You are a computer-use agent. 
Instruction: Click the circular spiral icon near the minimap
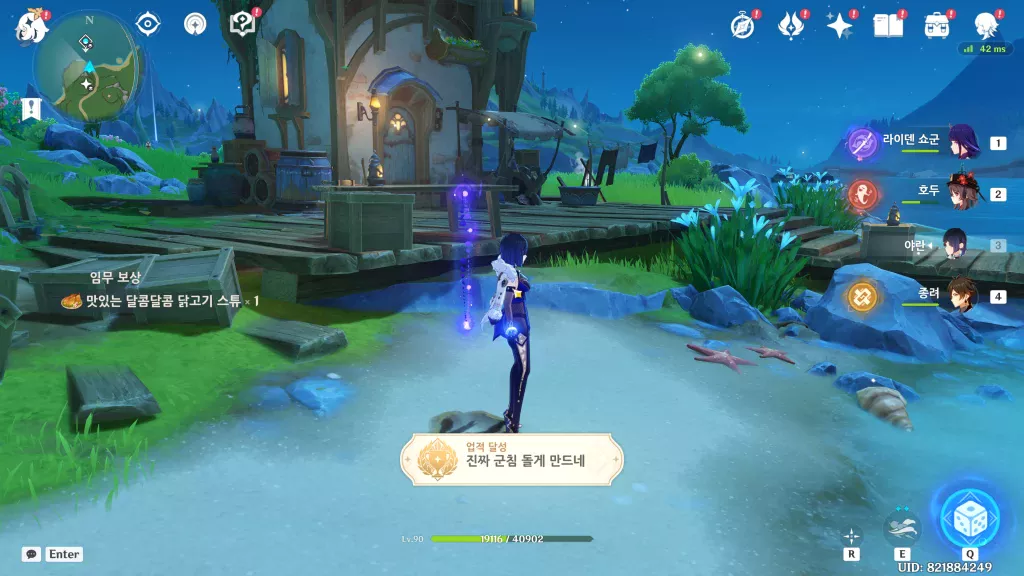195,24
